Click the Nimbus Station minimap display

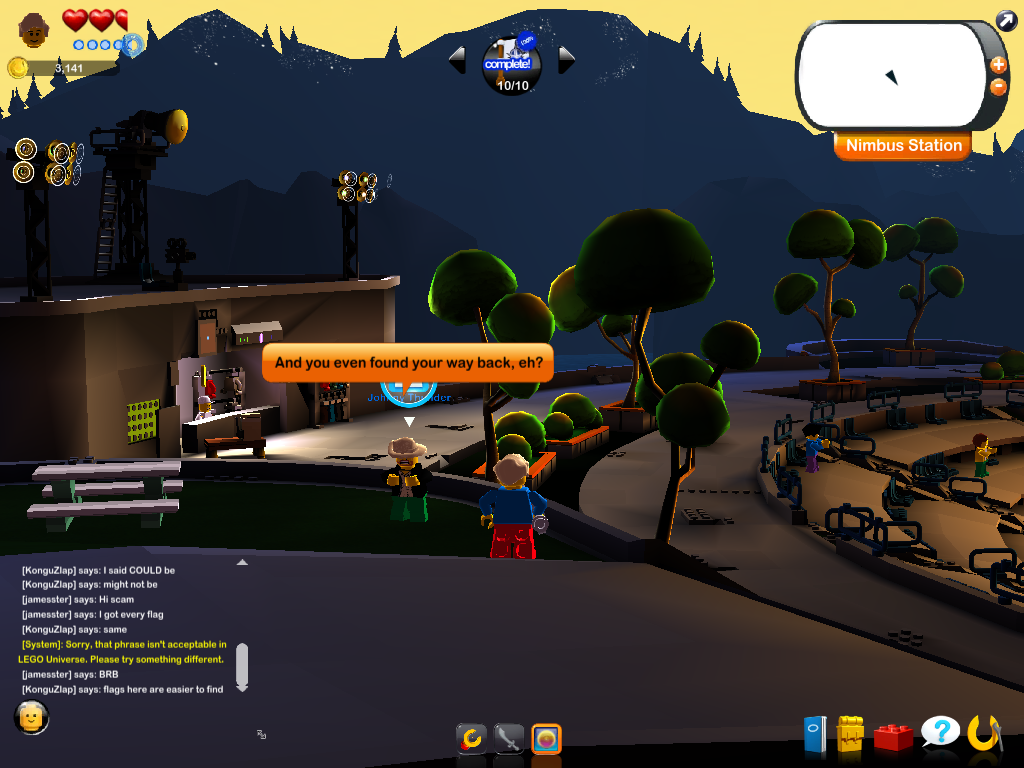coord(890,76)
